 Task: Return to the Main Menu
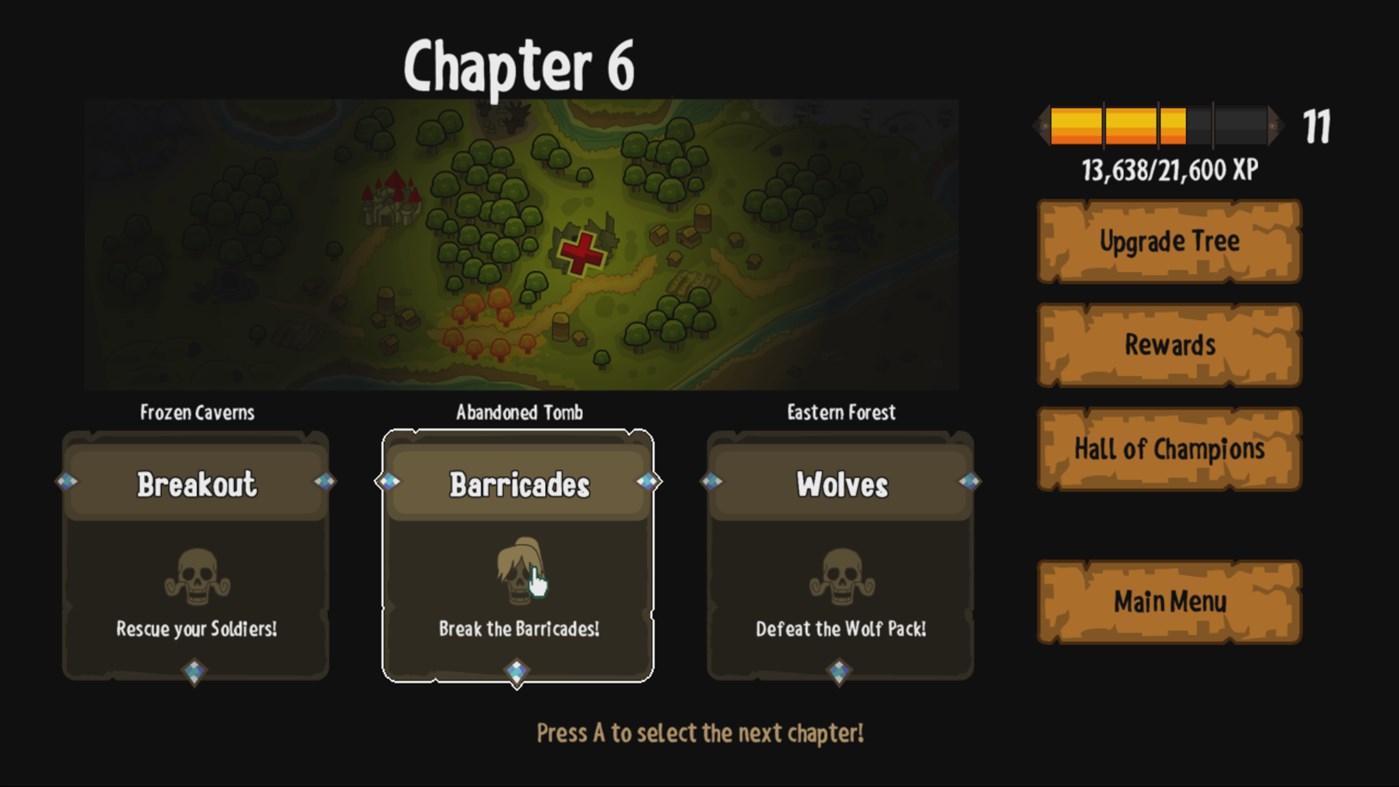(1169, 601)
